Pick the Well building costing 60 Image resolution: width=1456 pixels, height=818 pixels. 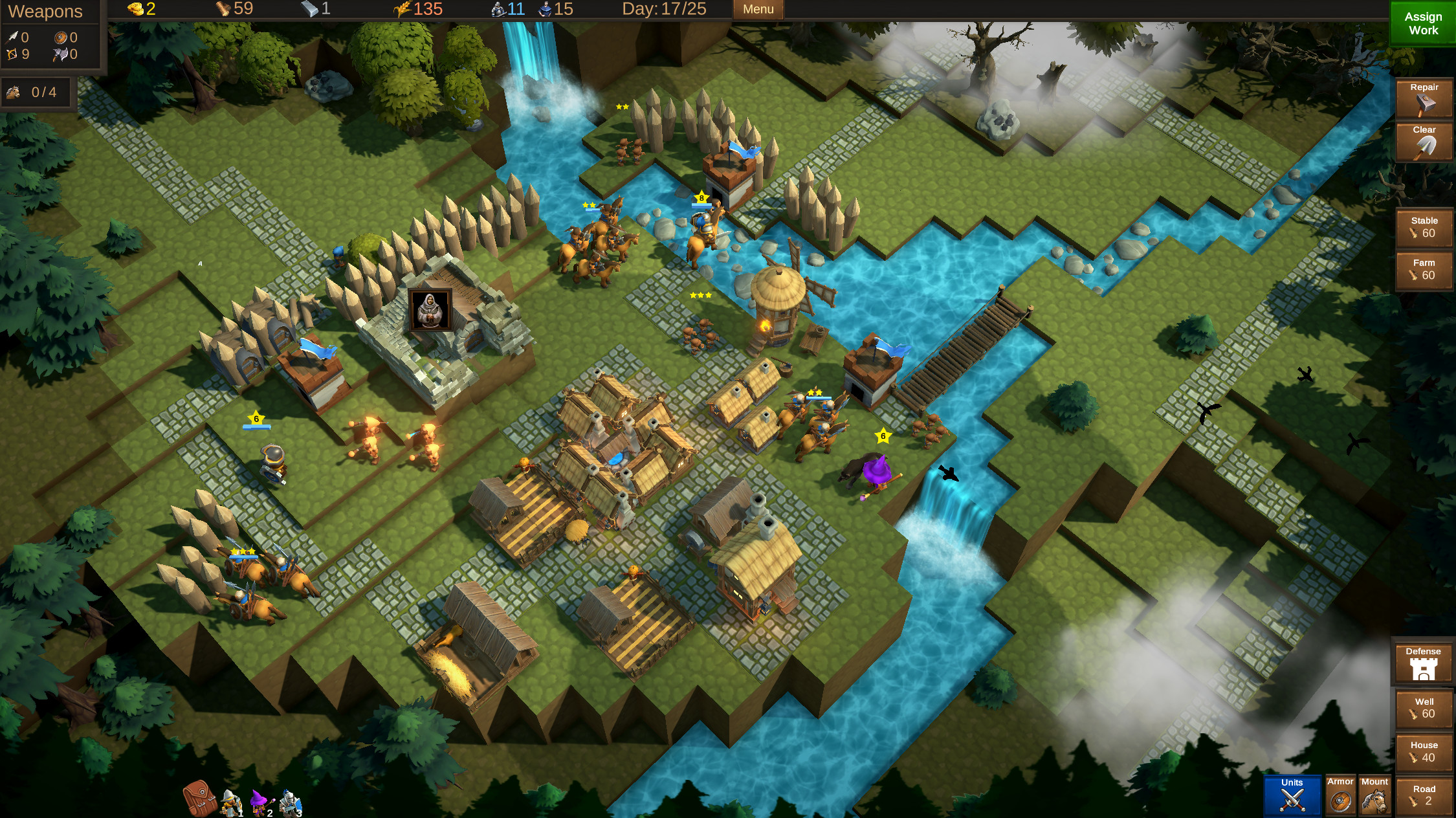click(1424, 708)
